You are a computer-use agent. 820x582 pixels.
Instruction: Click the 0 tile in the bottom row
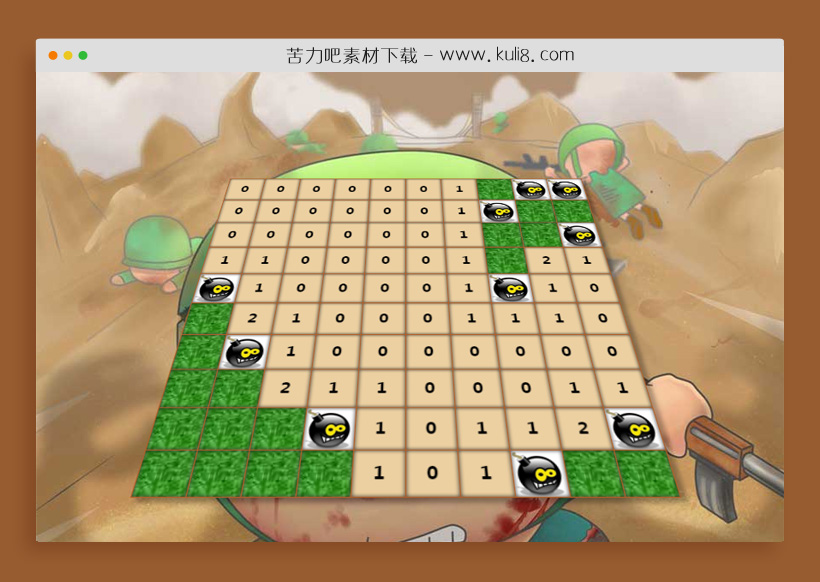click(x=431, y=473)
